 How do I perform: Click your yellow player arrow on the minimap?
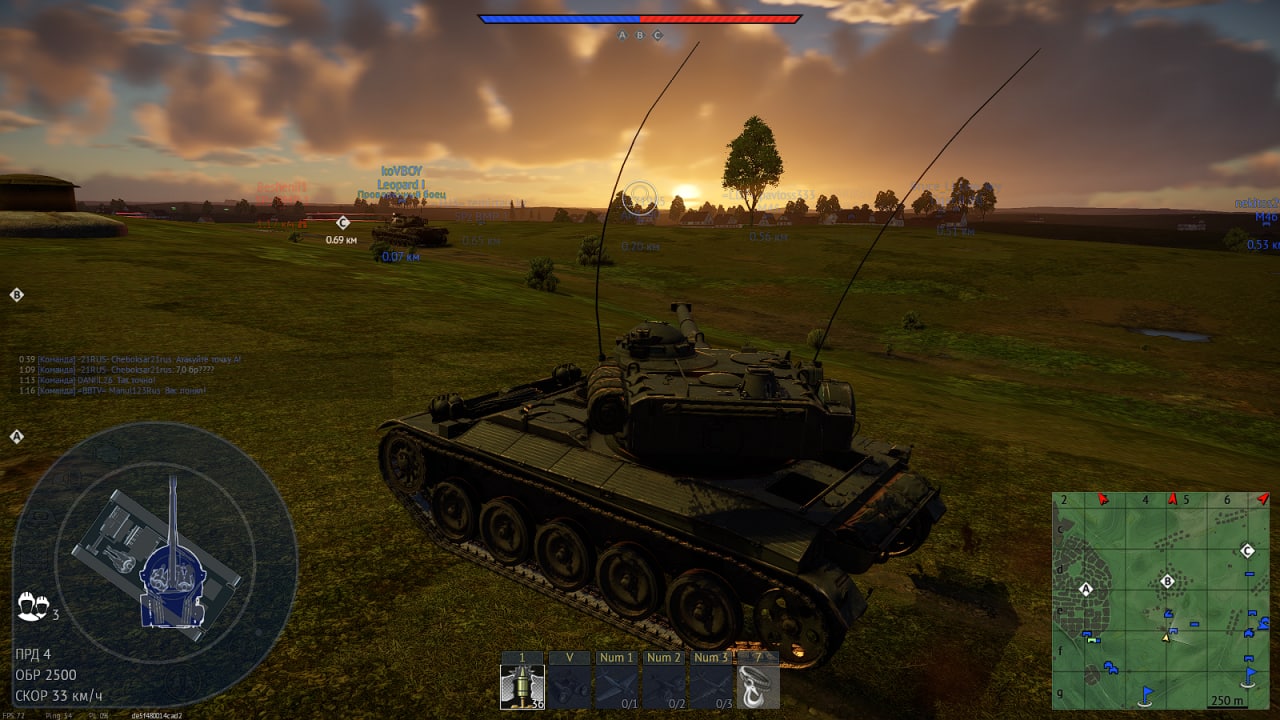pyautogui.click(x=1165, y=637)
